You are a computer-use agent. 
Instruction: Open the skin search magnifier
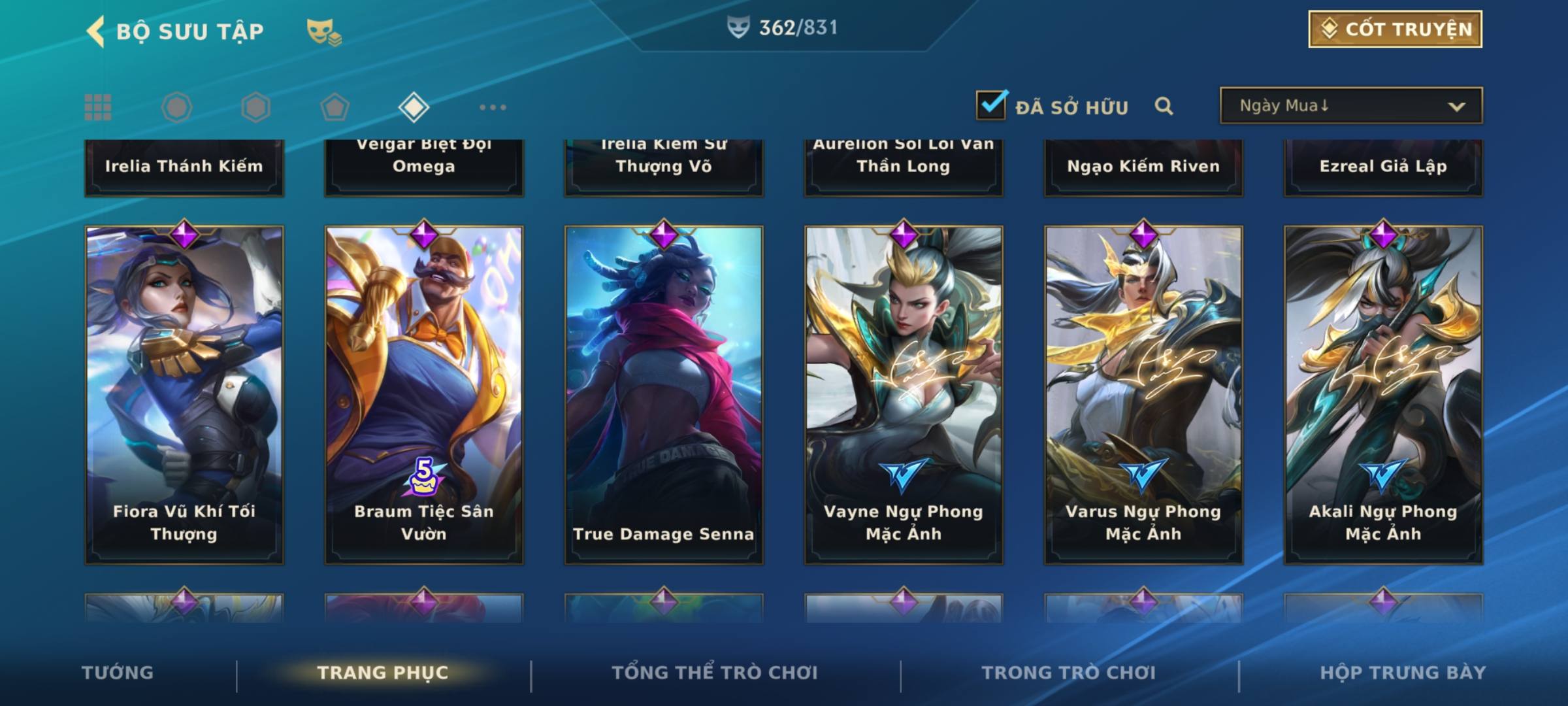pos(1164,106)
